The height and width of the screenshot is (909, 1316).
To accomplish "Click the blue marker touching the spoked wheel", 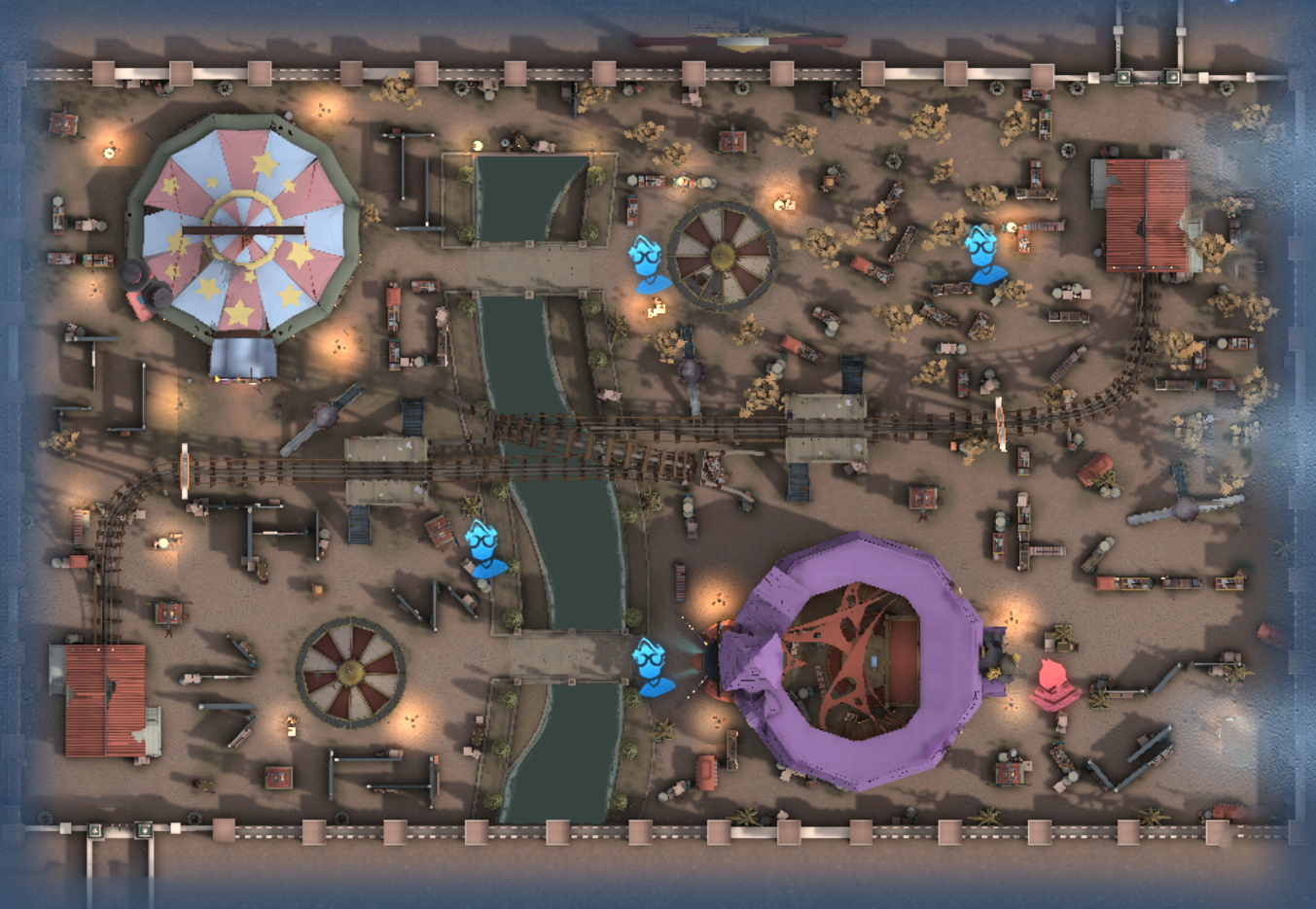I will tap(648, 263).
